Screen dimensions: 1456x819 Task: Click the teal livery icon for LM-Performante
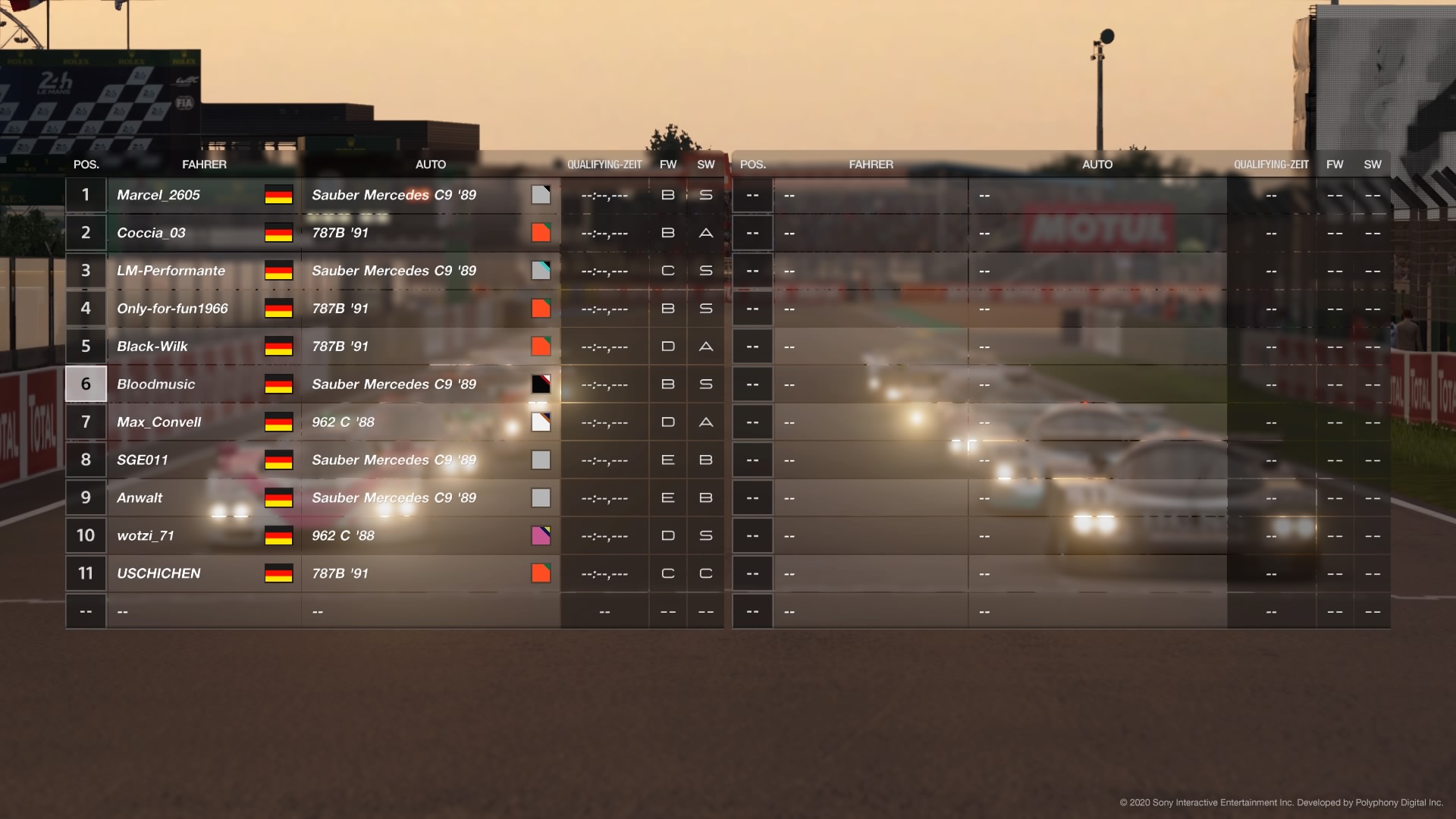541,270
